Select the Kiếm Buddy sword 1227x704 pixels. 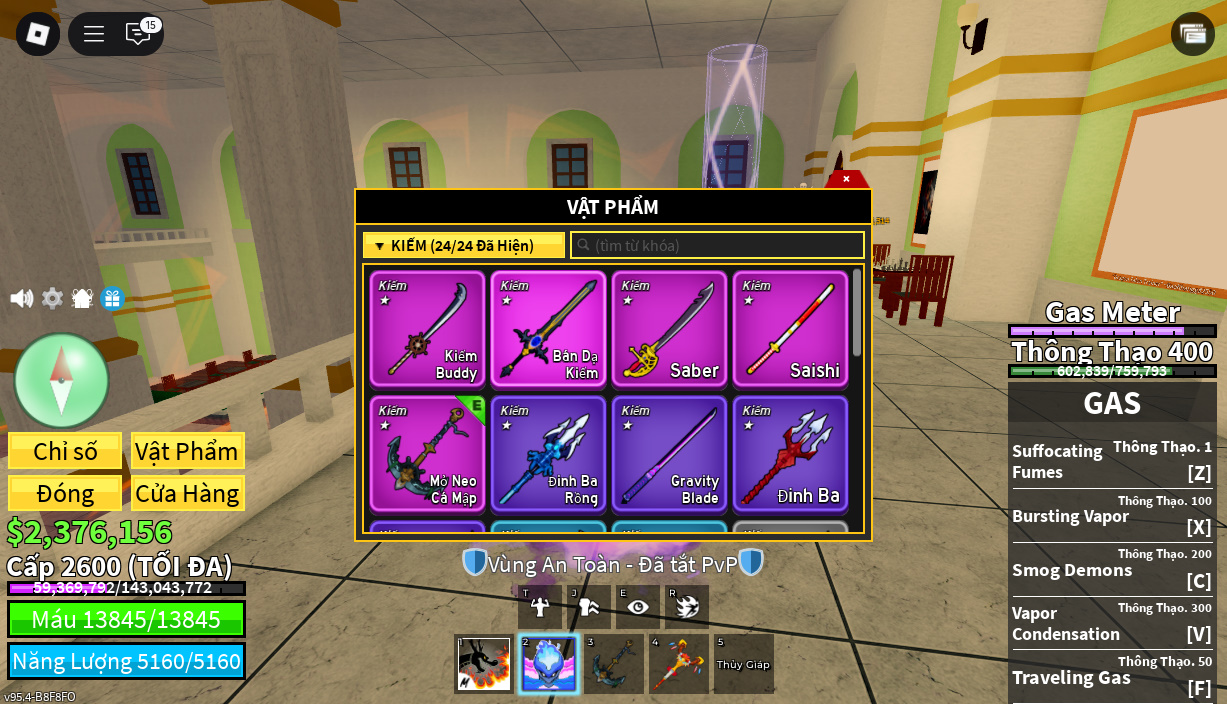(427, 329)
